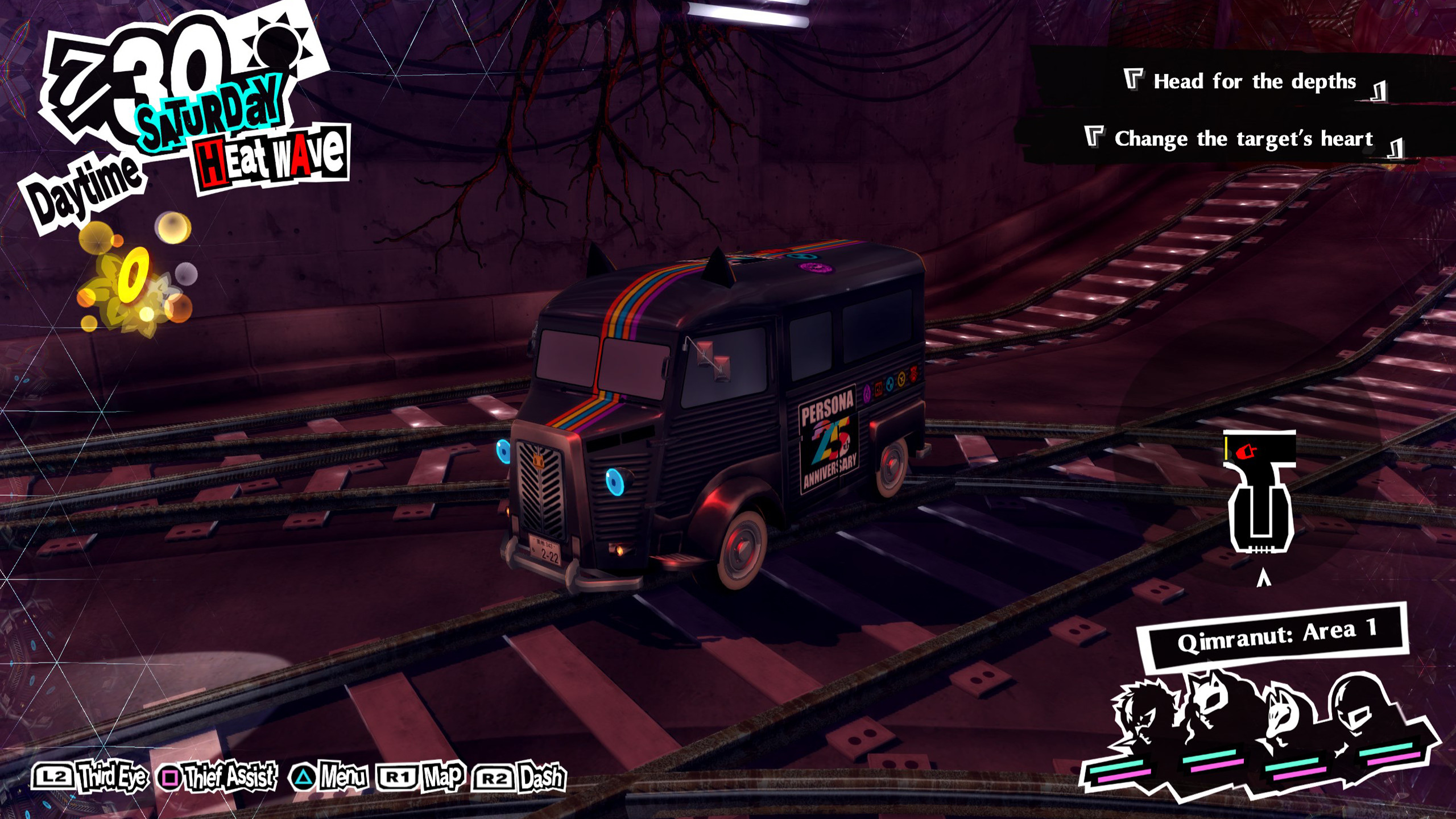Click the red enemy marker on minimap

1246,452
